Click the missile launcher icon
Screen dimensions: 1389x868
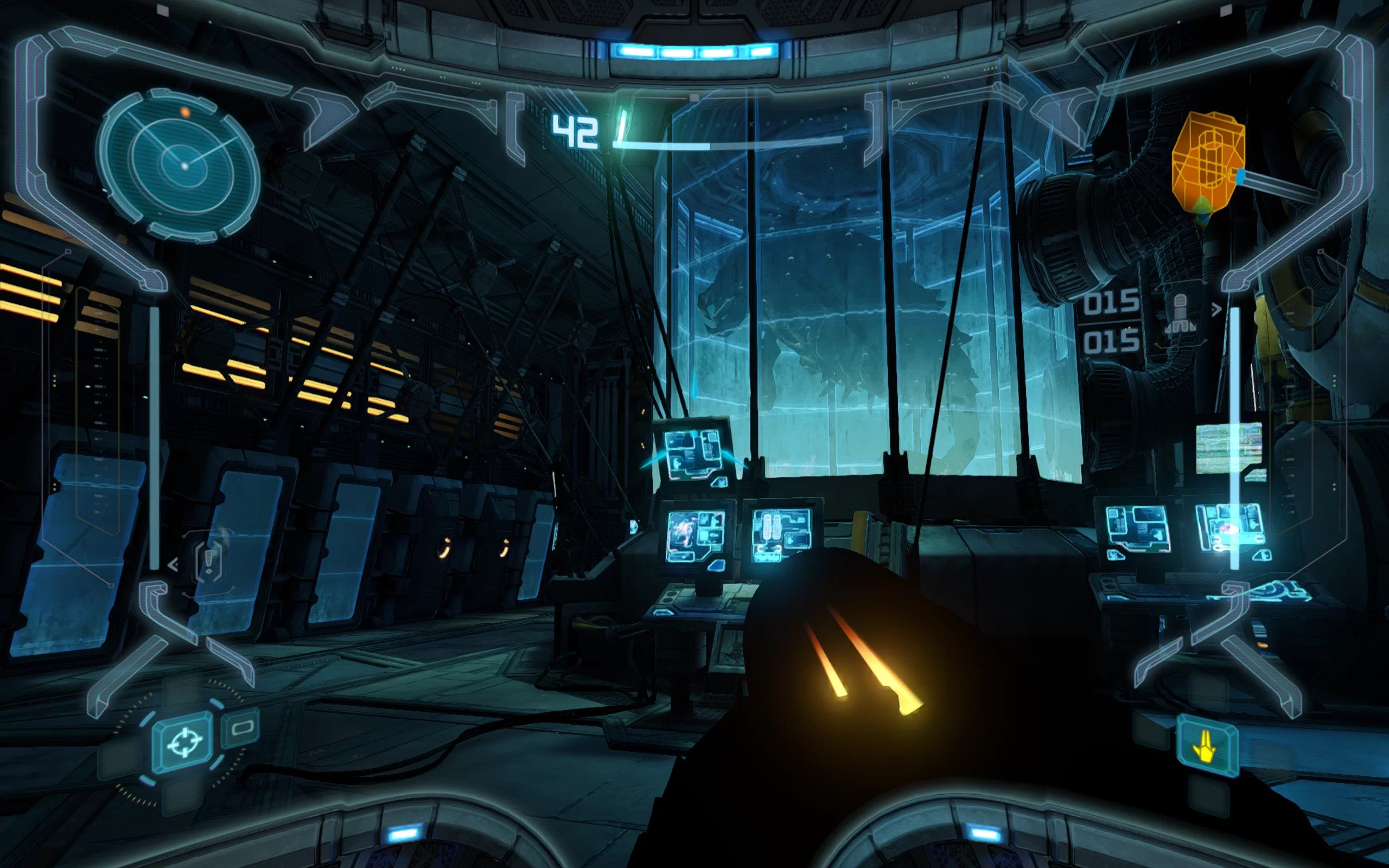1180,314
